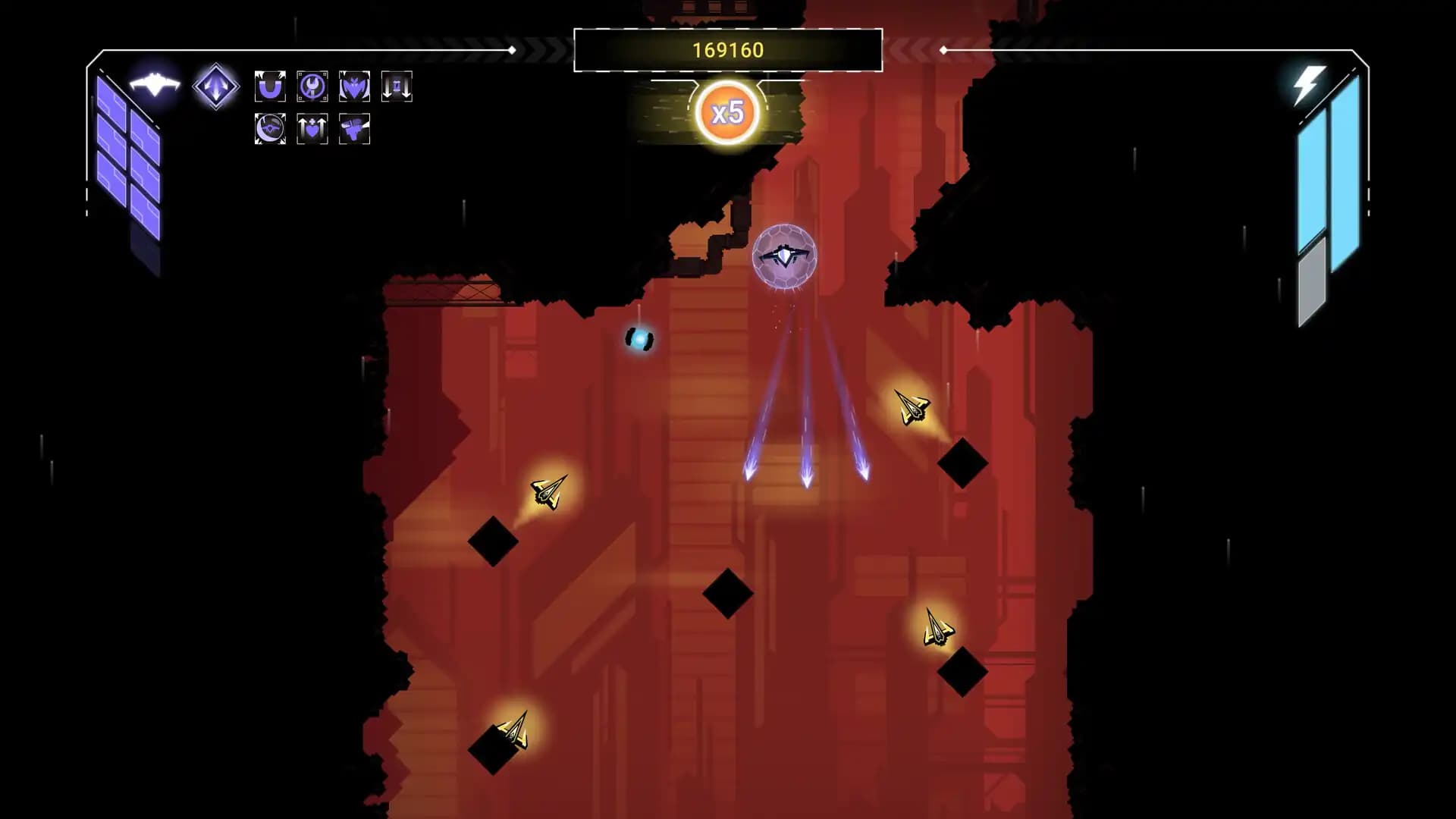Click the glowing diamond spread-shot emblem
Screen dimensions: 1456x819
point(215,86)
